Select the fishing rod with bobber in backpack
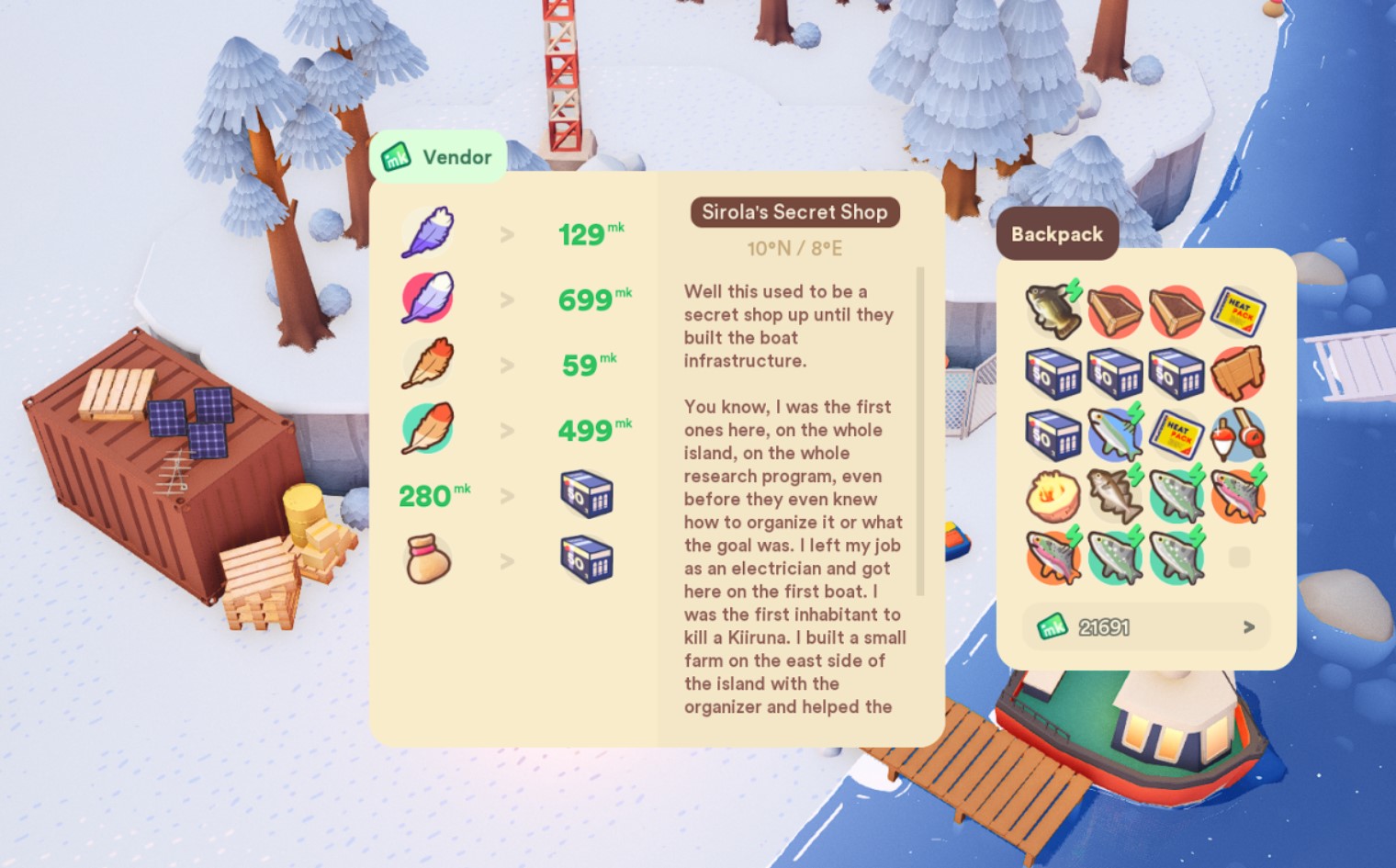1396x868 pixels. pos(1239,434)
